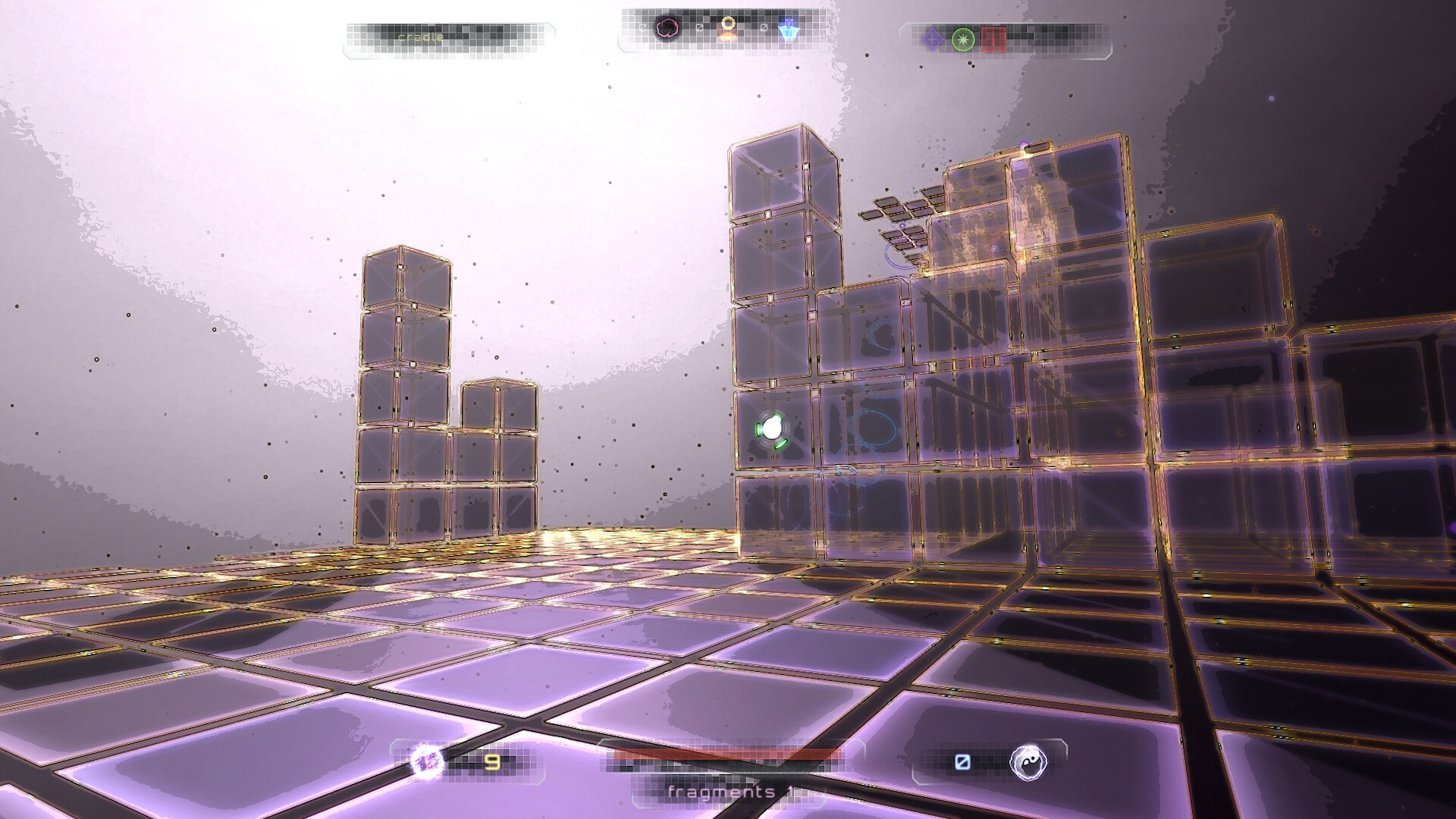
Task: Click the purple diamond ability icon
Action: [x=932, y=38]
